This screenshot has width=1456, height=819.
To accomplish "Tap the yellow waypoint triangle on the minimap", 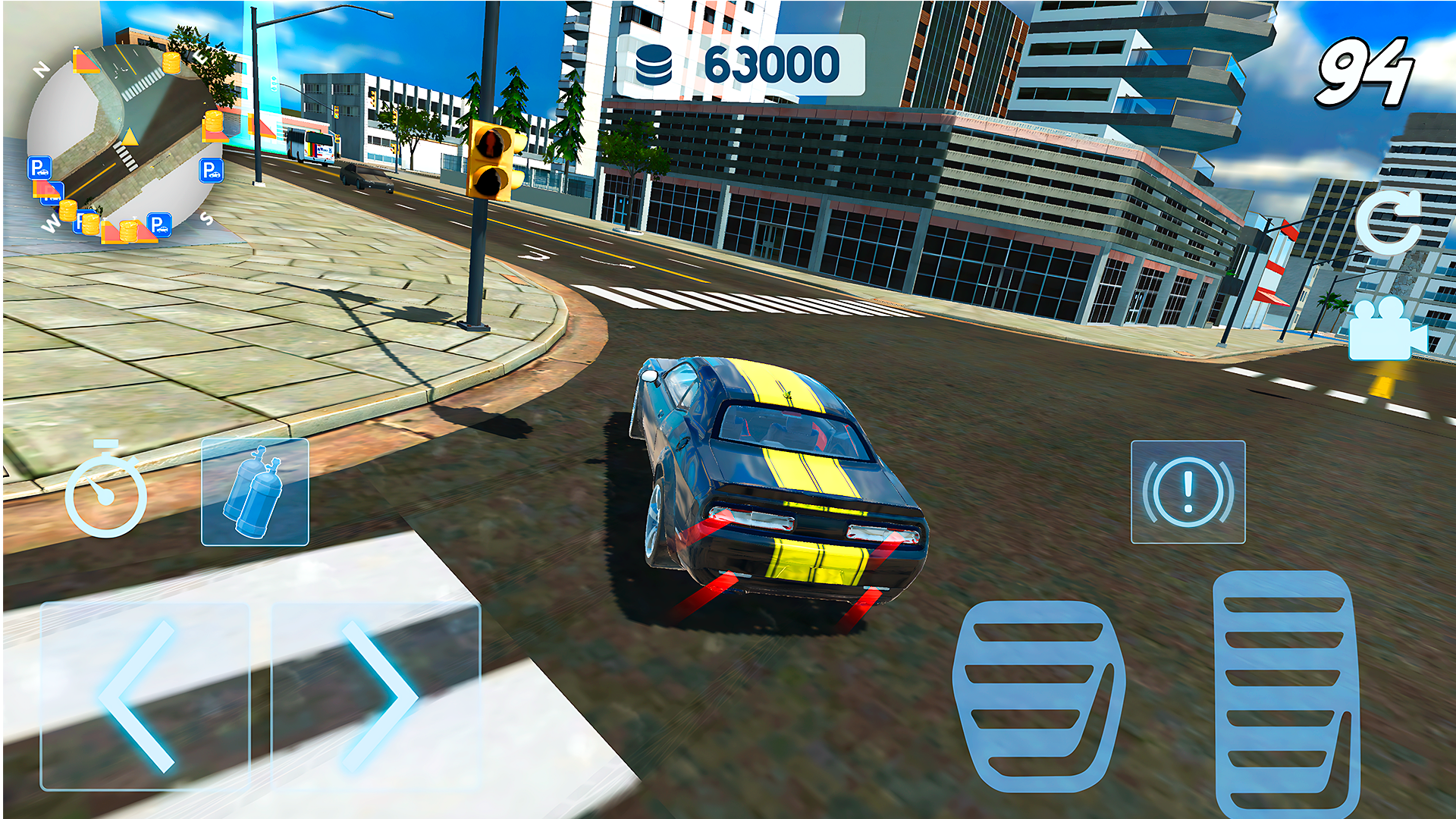I will [129, 137].
